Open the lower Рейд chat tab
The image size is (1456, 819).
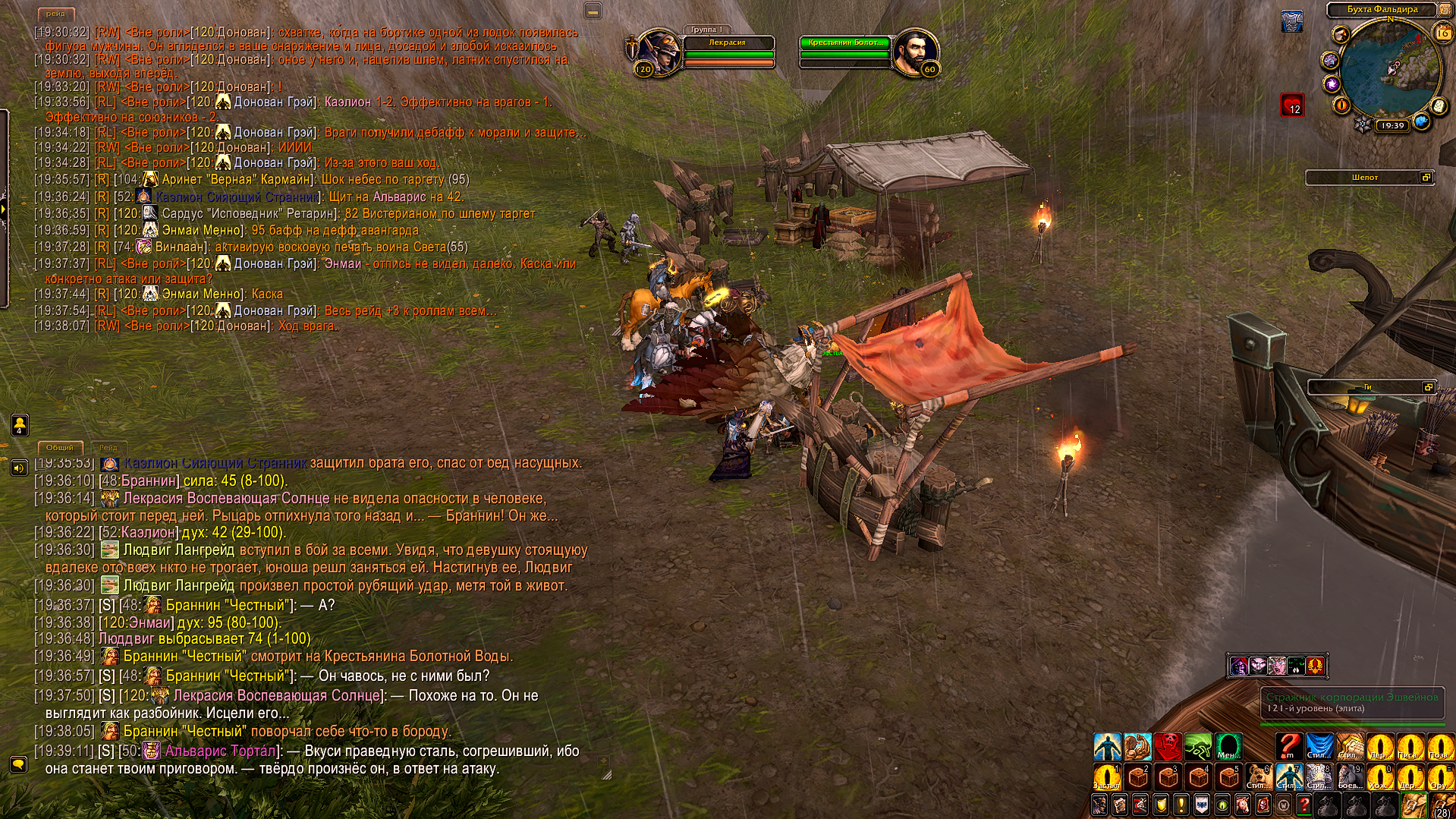coord(108,447)
